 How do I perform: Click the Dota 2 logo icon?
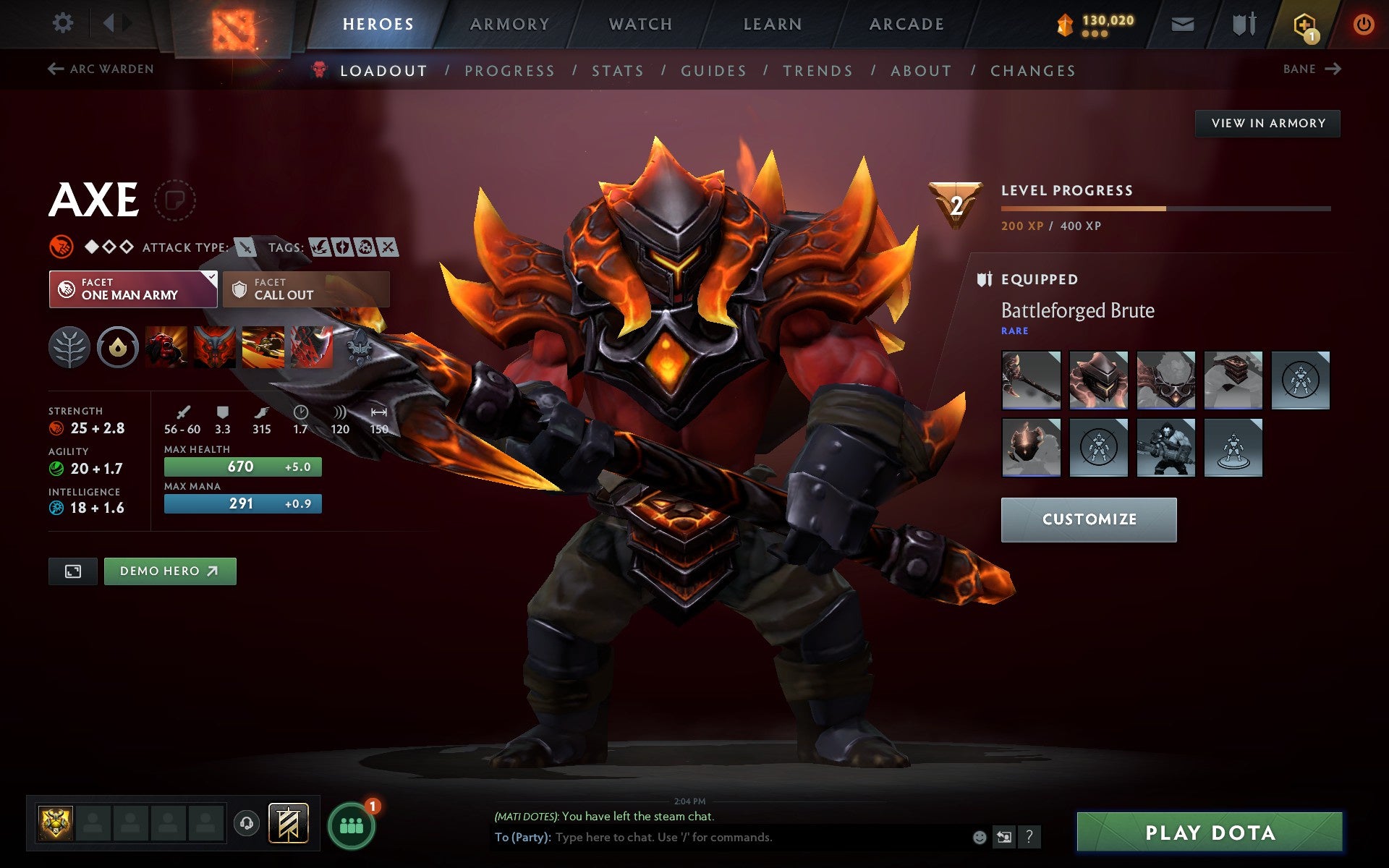(230, 24)
